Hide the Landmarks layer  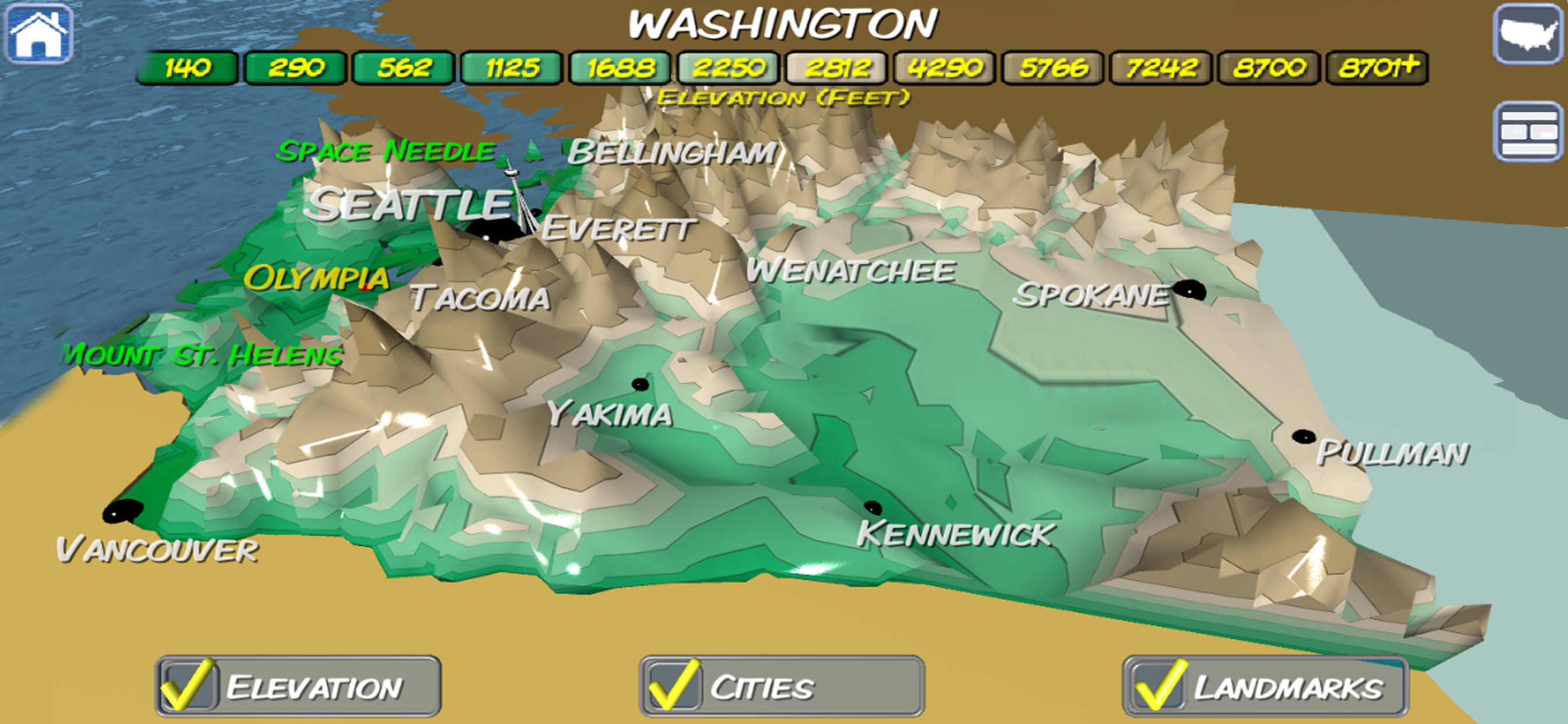(1158, 686)
